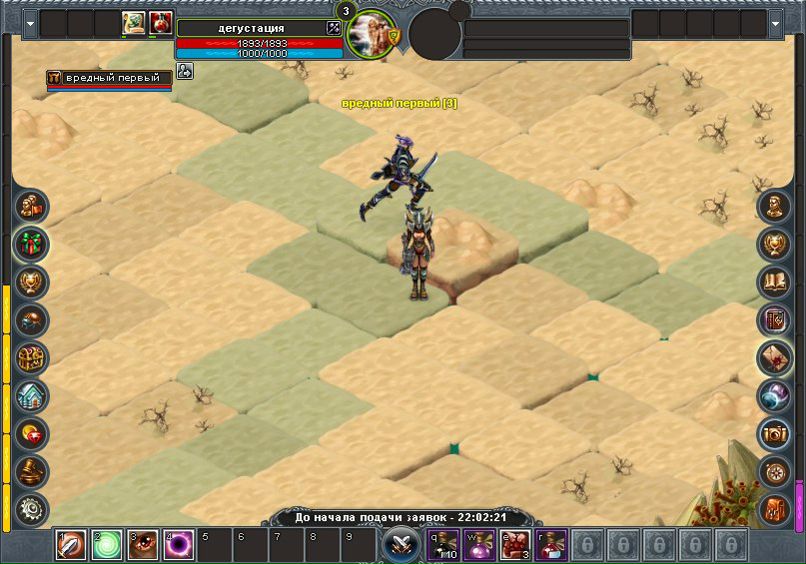
Task: Expand the top-right dropdown arrow
Action: (x=777, y=21)
